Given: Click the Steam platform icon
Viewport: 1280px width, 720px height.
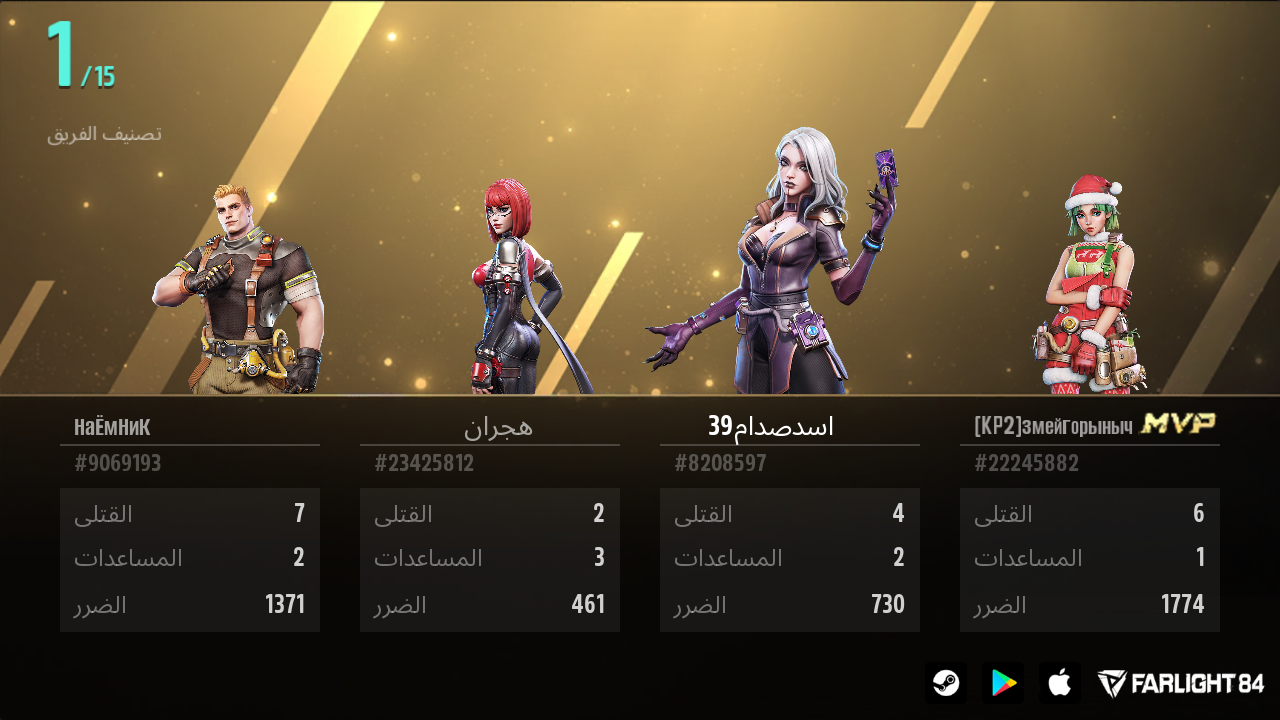Looking at the screenshot, I should pyautogui.click(x=948, y=683).
